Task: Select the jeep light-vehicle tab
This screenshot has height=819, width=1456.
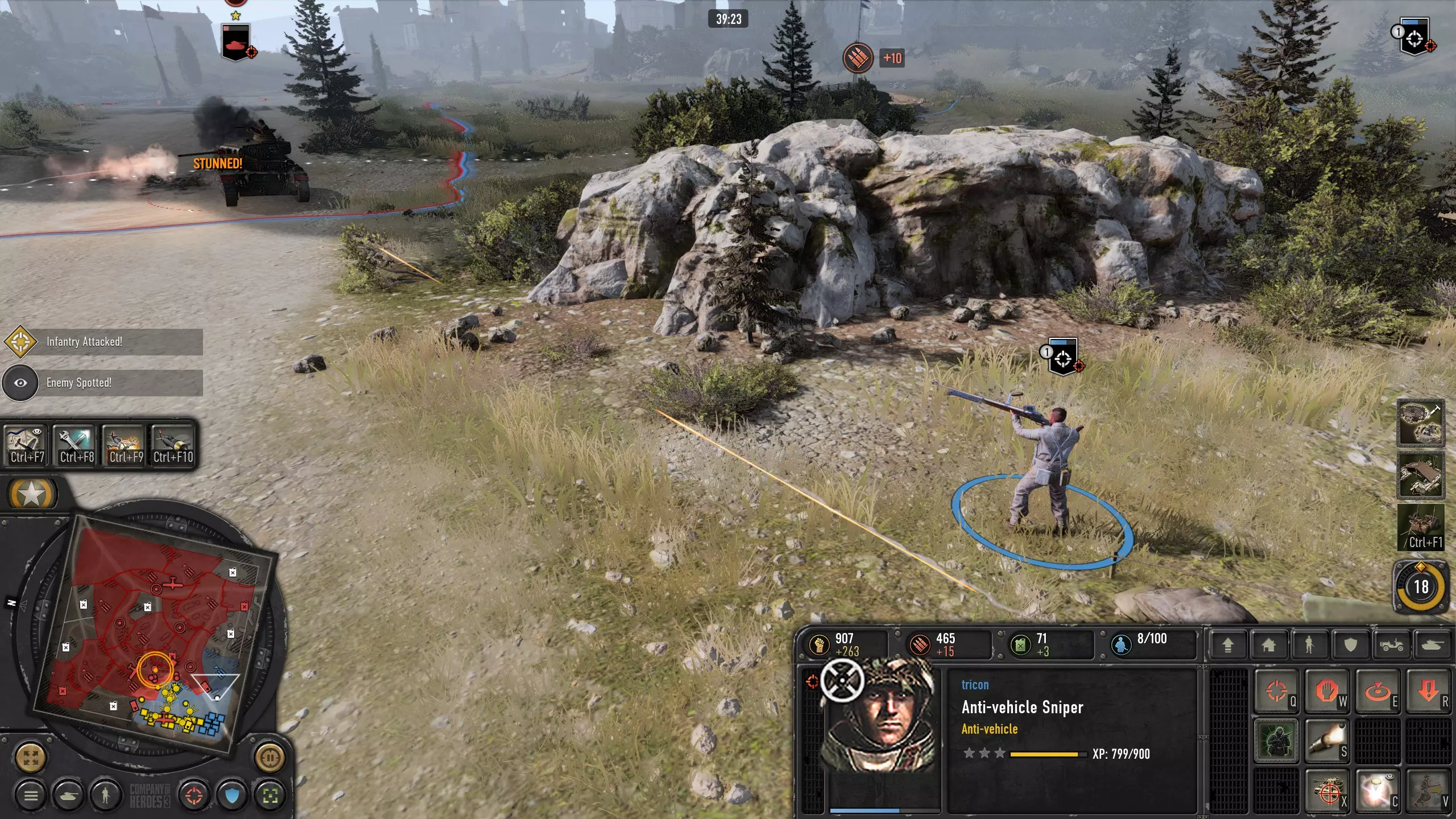Action: click(1392, 646)
